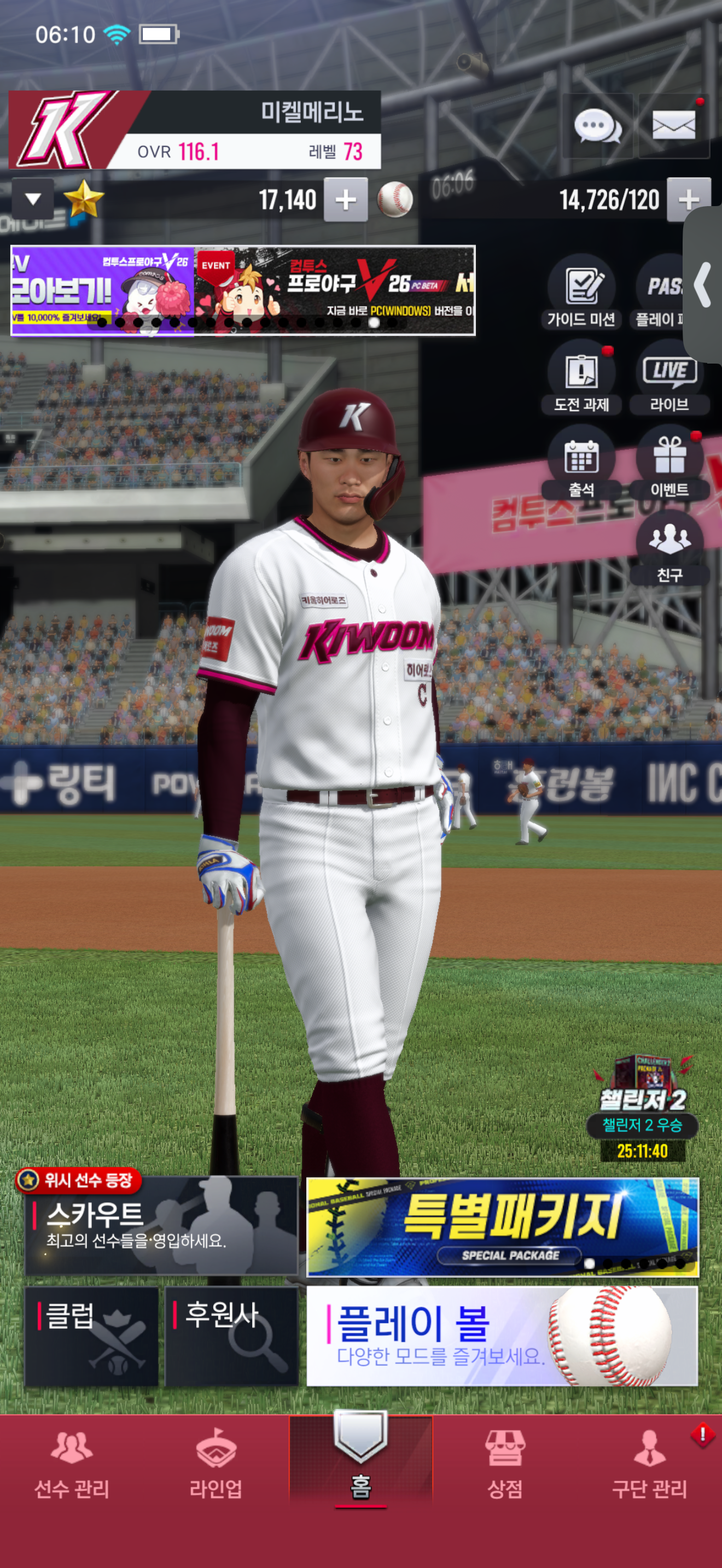
Task: Open the 스카우트 scout panel
Action: point(161,1225)
